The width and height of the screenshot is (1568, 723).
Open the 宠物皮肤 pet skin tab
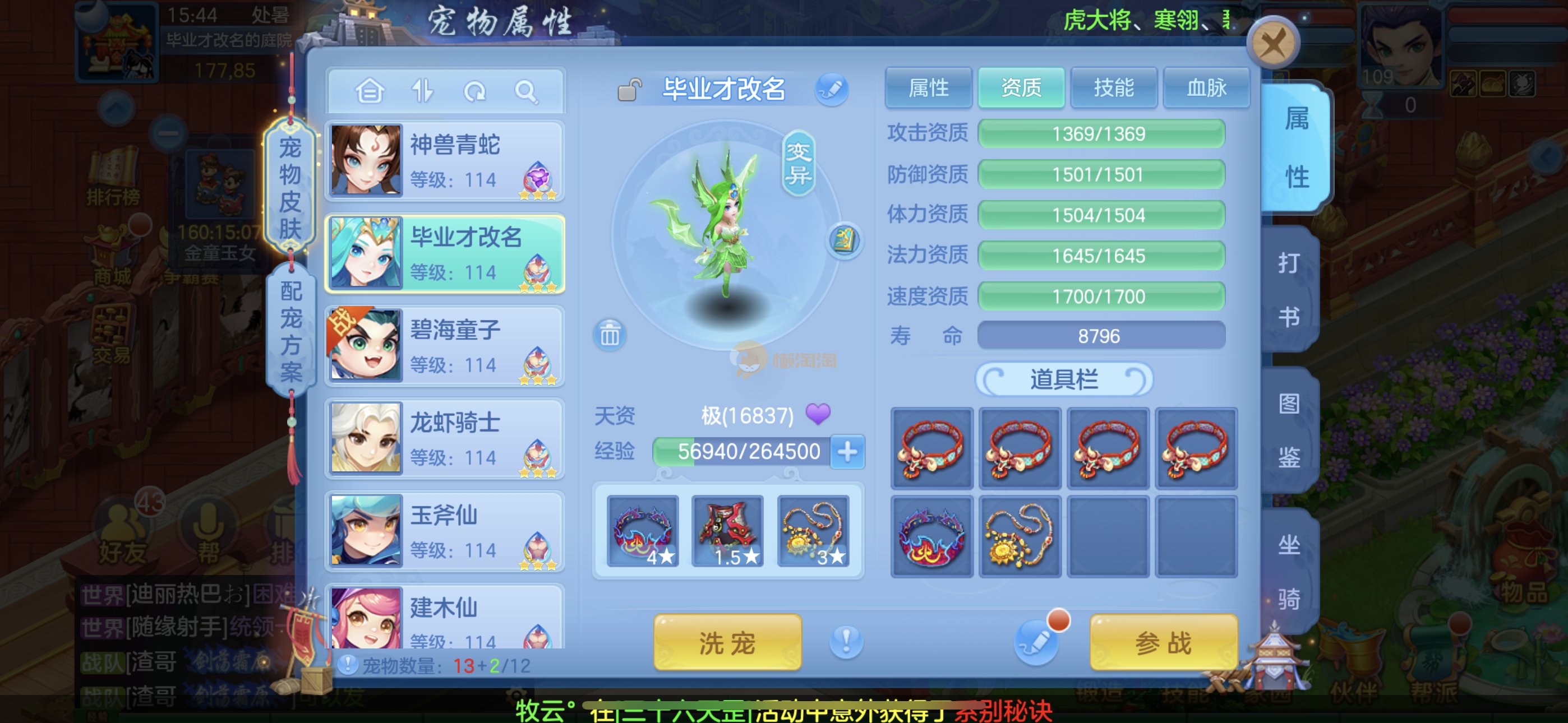pyautogui.click(x=290, y=187)
